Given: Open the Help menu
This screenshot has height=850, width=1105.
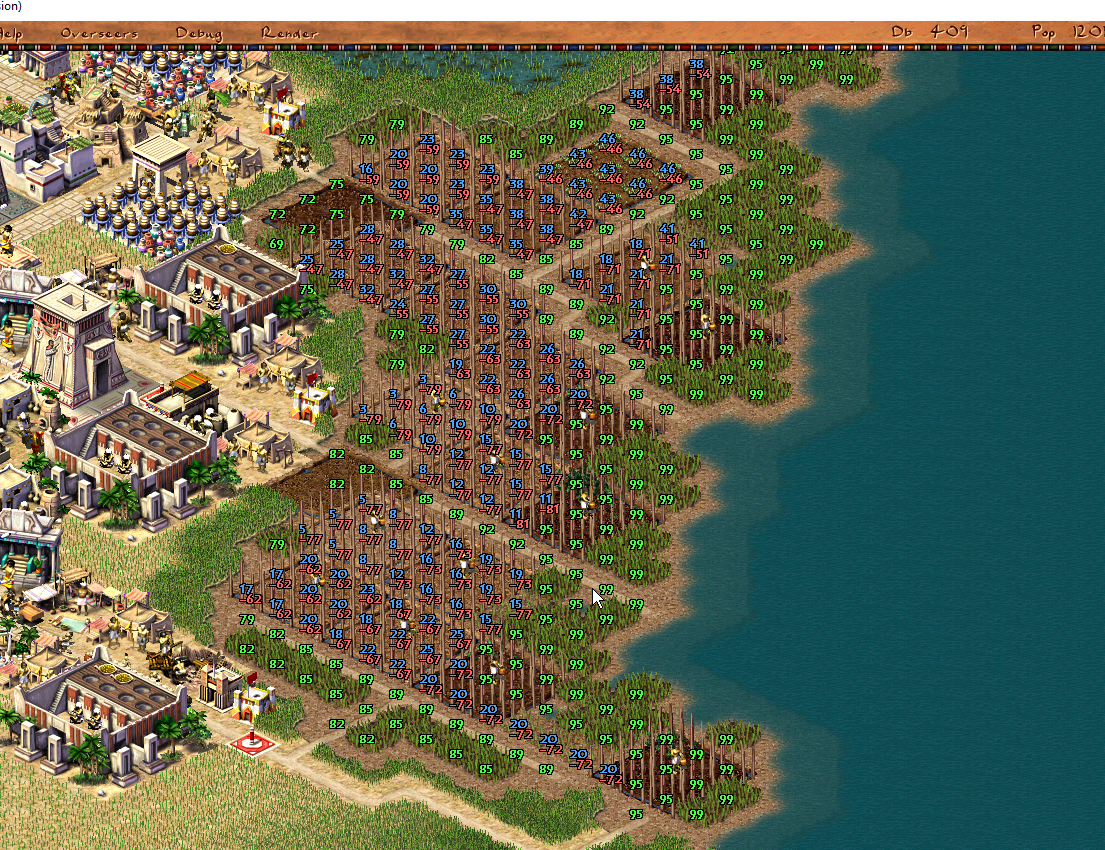Looking at the screenshot, I should (11, 33).
